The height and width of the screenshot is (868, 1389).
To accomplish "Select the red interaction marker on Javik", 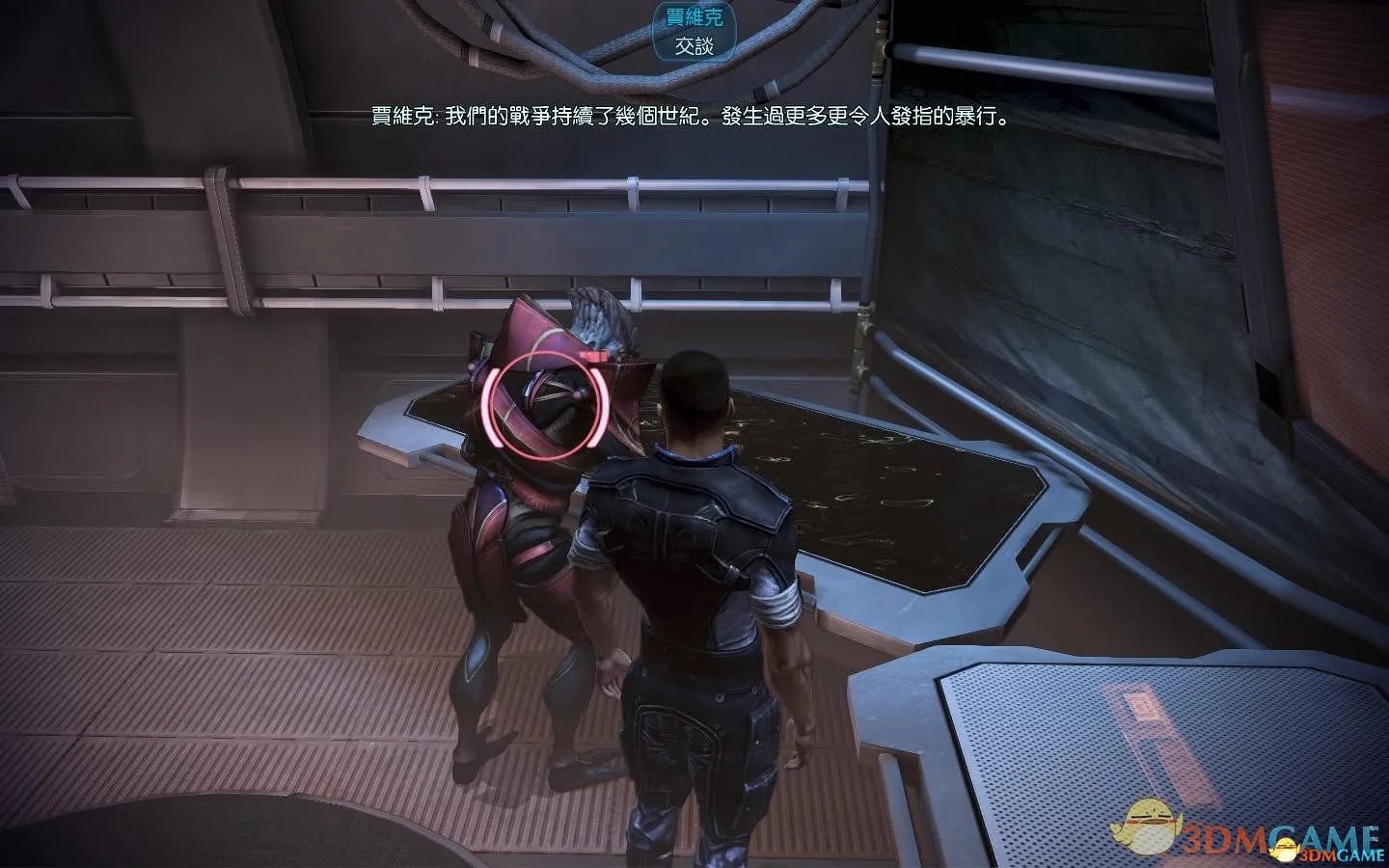I will point(546,404).
